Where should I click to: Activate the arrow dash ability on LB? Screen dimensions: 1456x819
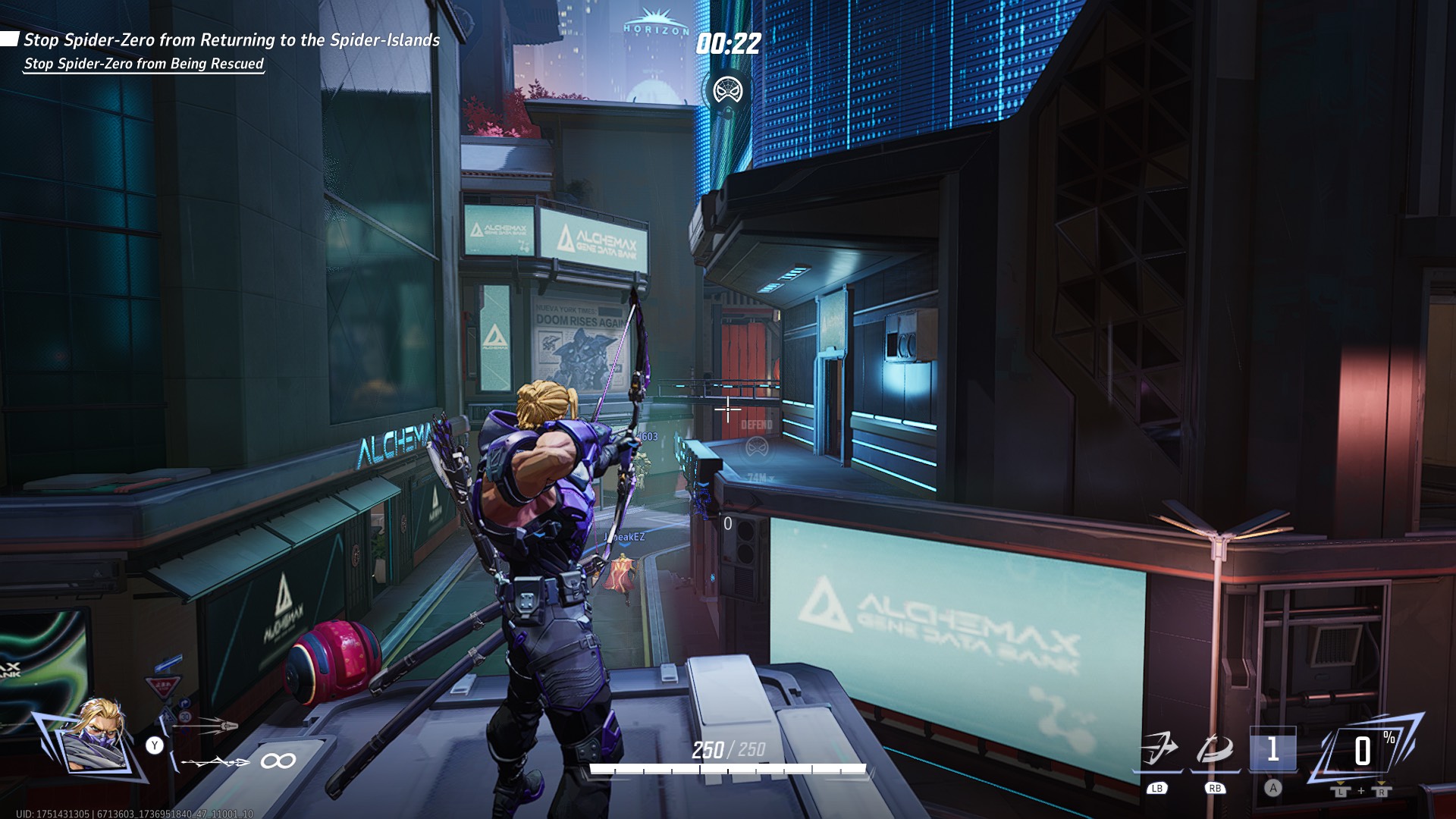tap(1157, 751)
